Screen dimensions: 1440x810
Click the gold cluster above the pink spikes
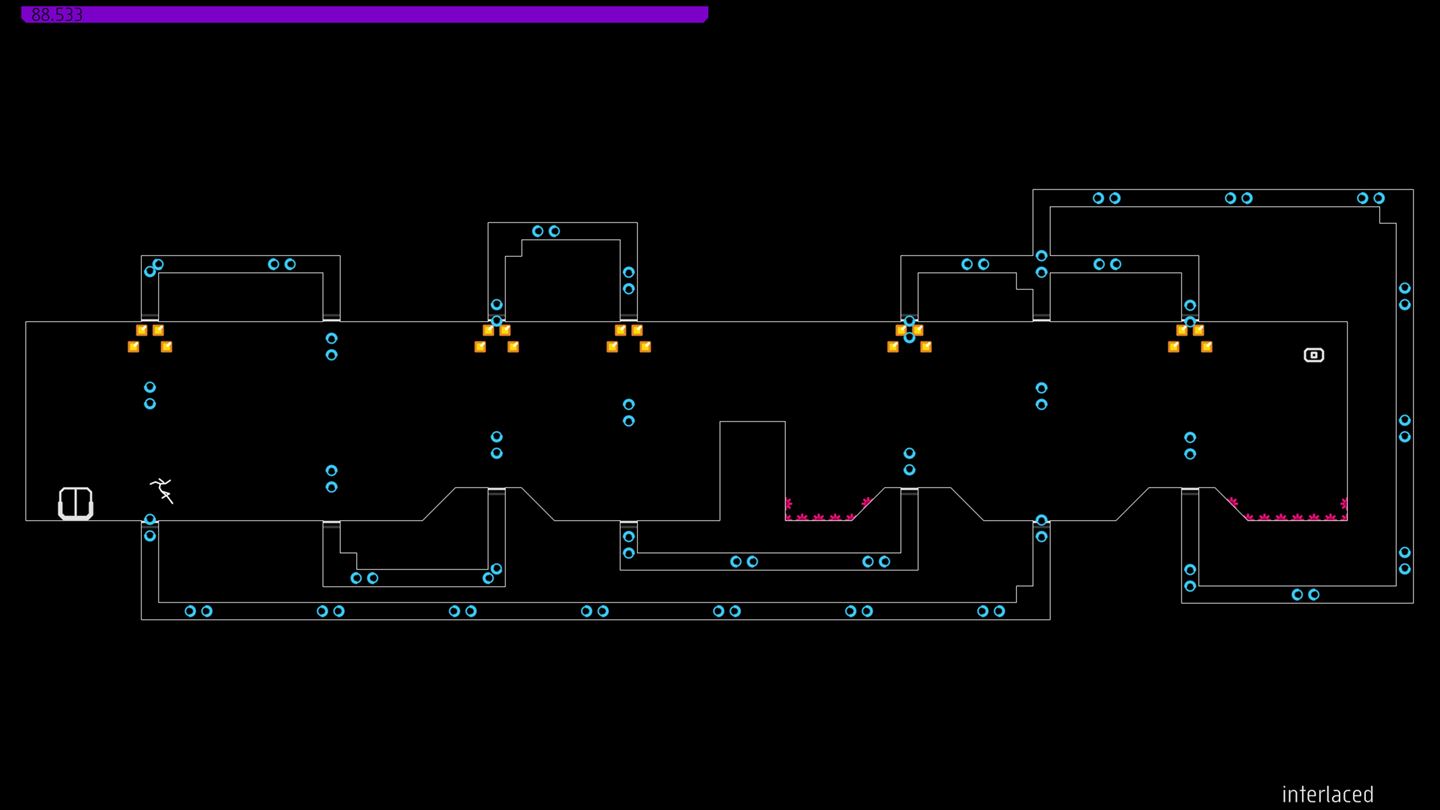coord(908,337)
